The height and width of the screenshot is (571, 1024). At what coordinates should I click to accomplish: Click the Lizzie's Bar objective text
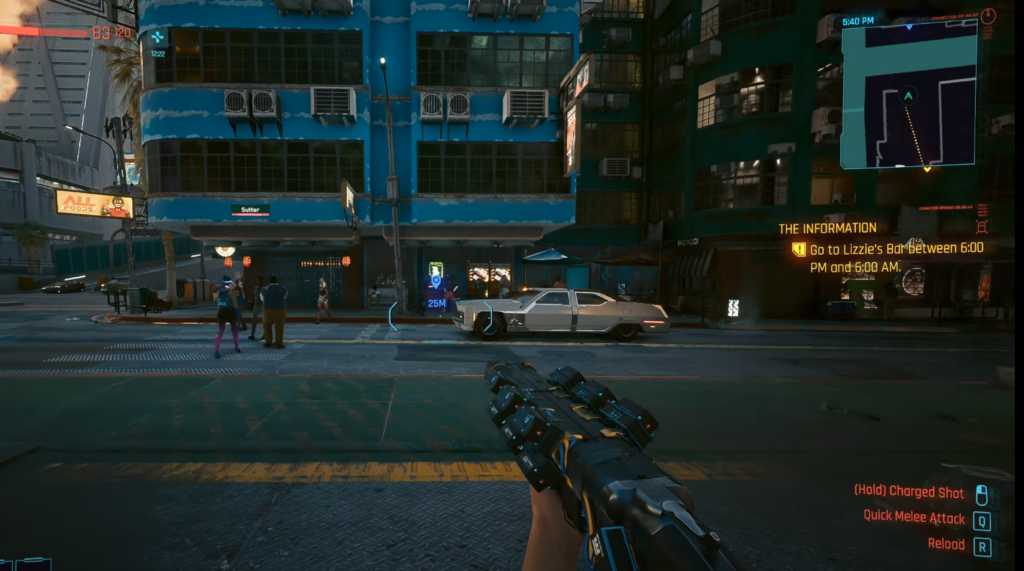point(896,257)
